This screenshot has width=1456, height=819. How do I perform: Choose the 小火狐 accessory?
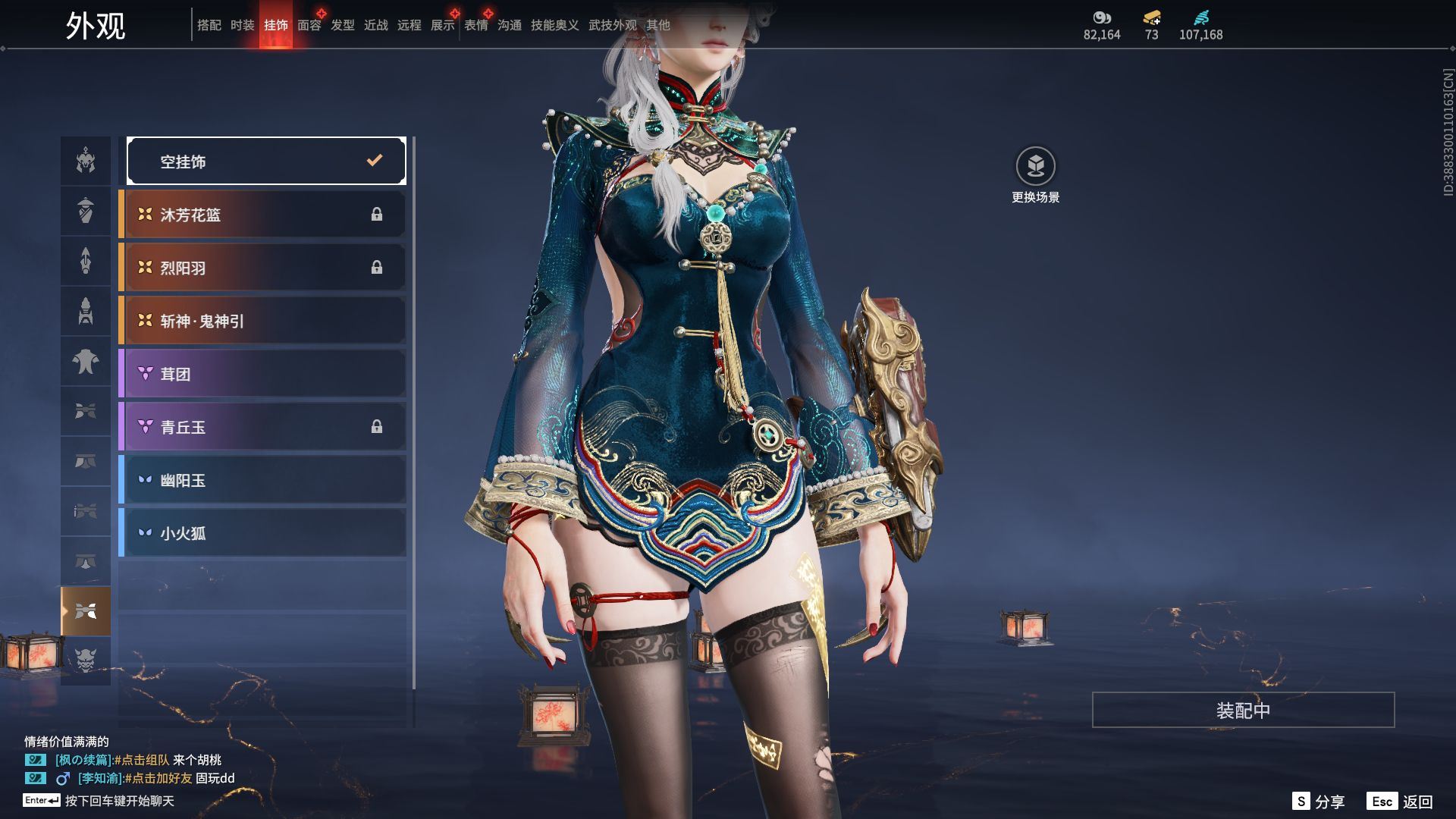262,533
